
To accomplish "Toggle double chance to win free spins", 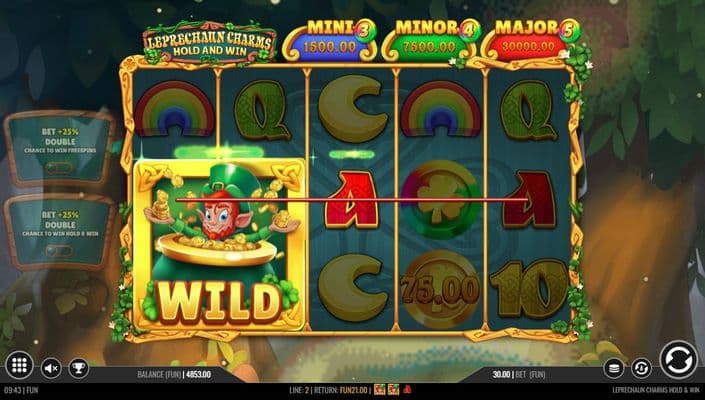I will pyautogui.click(x=60, y=147).
